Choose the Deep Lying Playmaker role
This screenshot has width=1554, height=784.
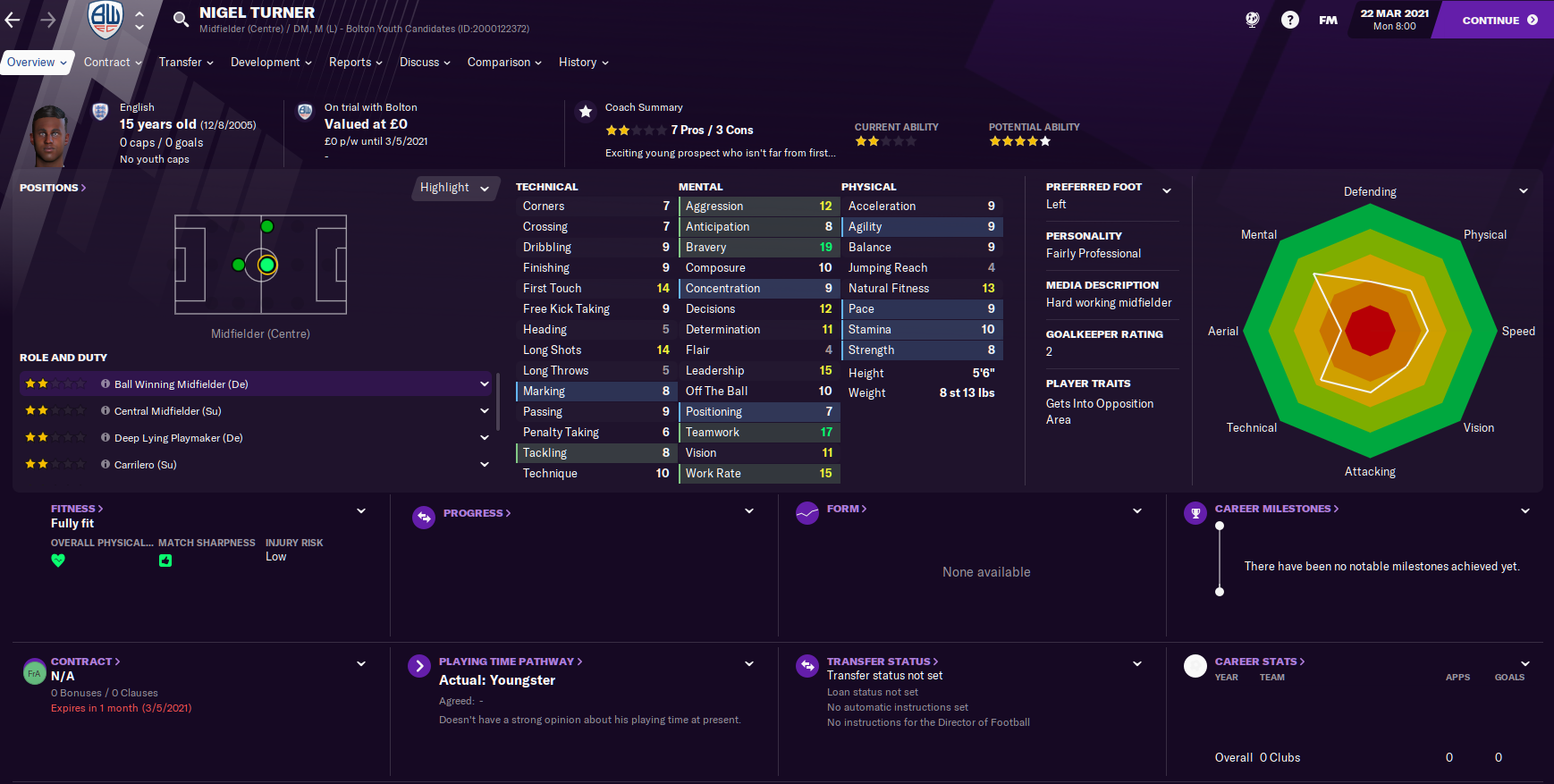click(256, 438)
